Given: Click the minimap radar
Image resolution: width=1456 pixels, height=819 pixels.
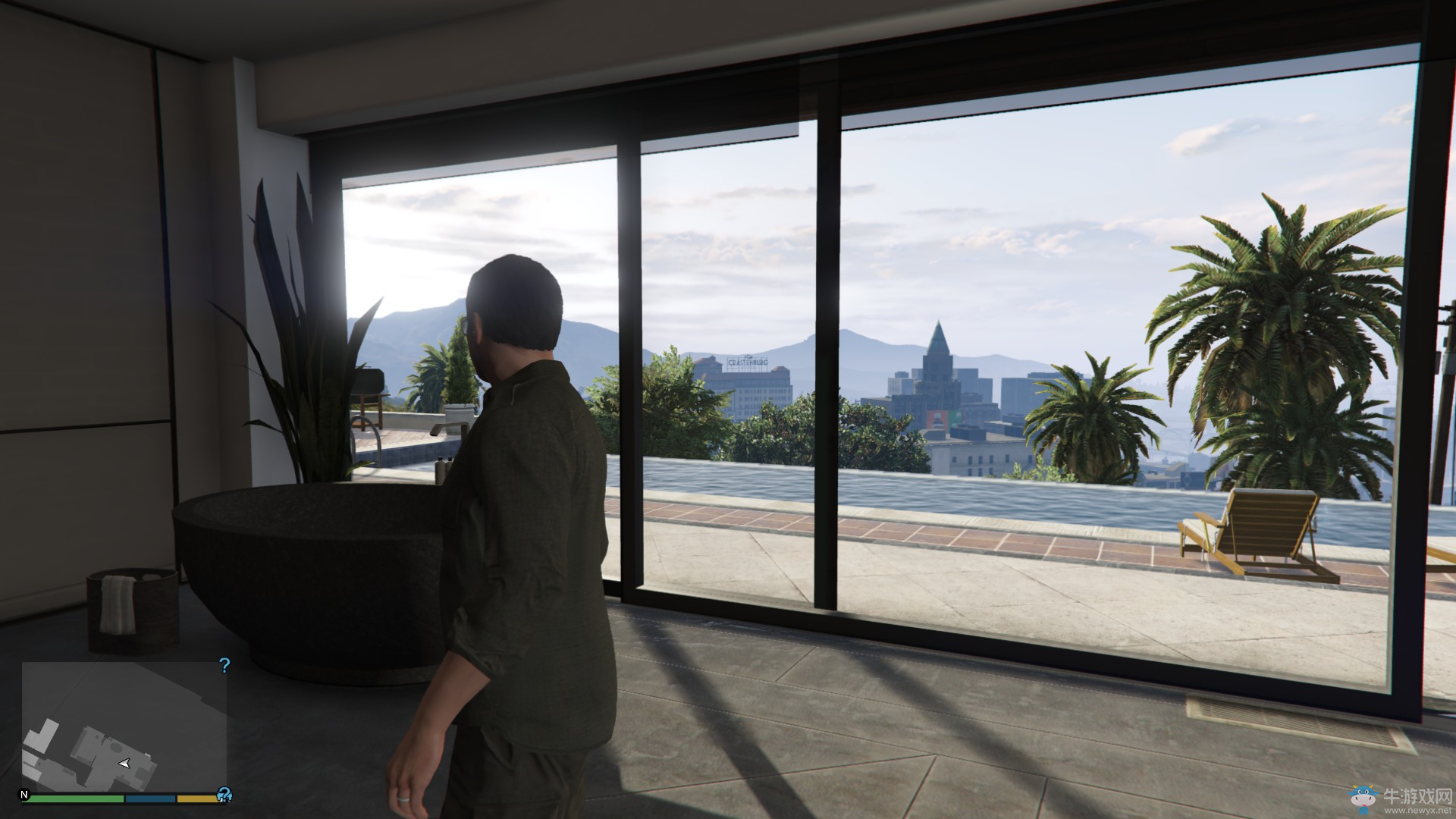Looking at the screenshot, I should pyautogui.click(x=124, y=726).
